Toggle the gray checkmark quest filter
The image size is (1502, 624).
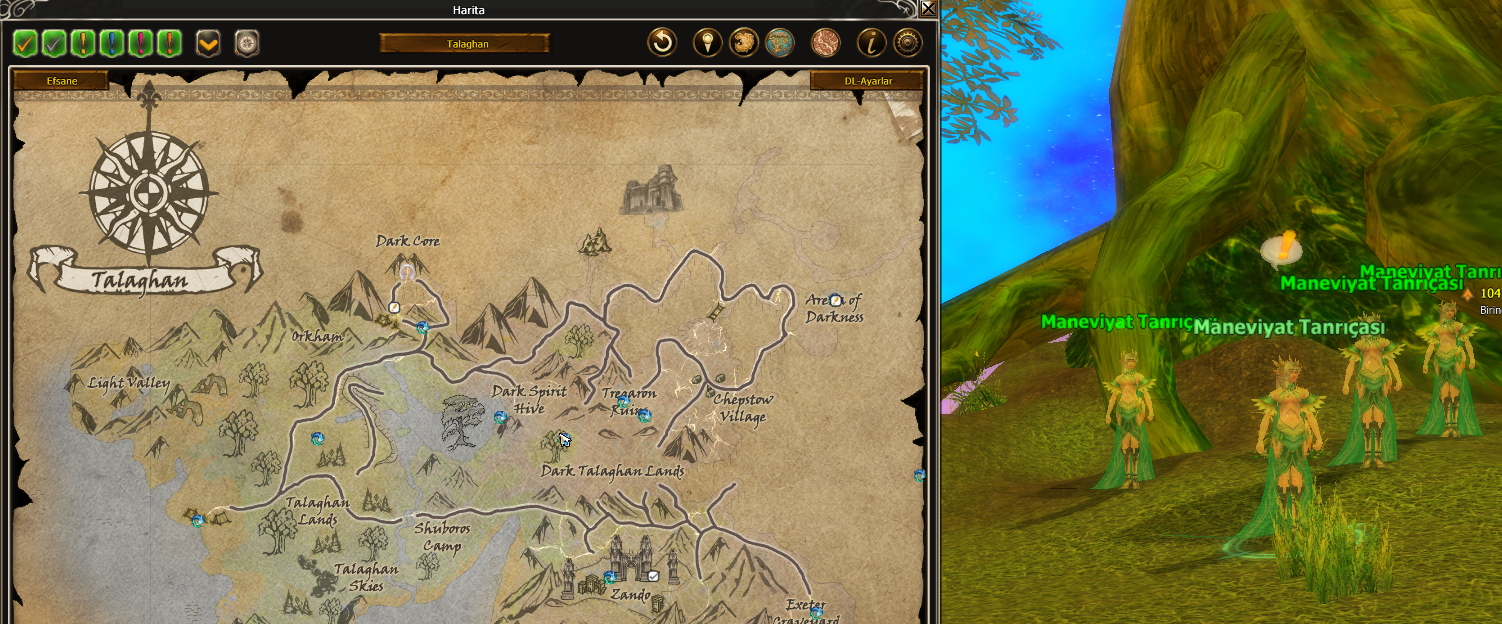pos(54,43)
